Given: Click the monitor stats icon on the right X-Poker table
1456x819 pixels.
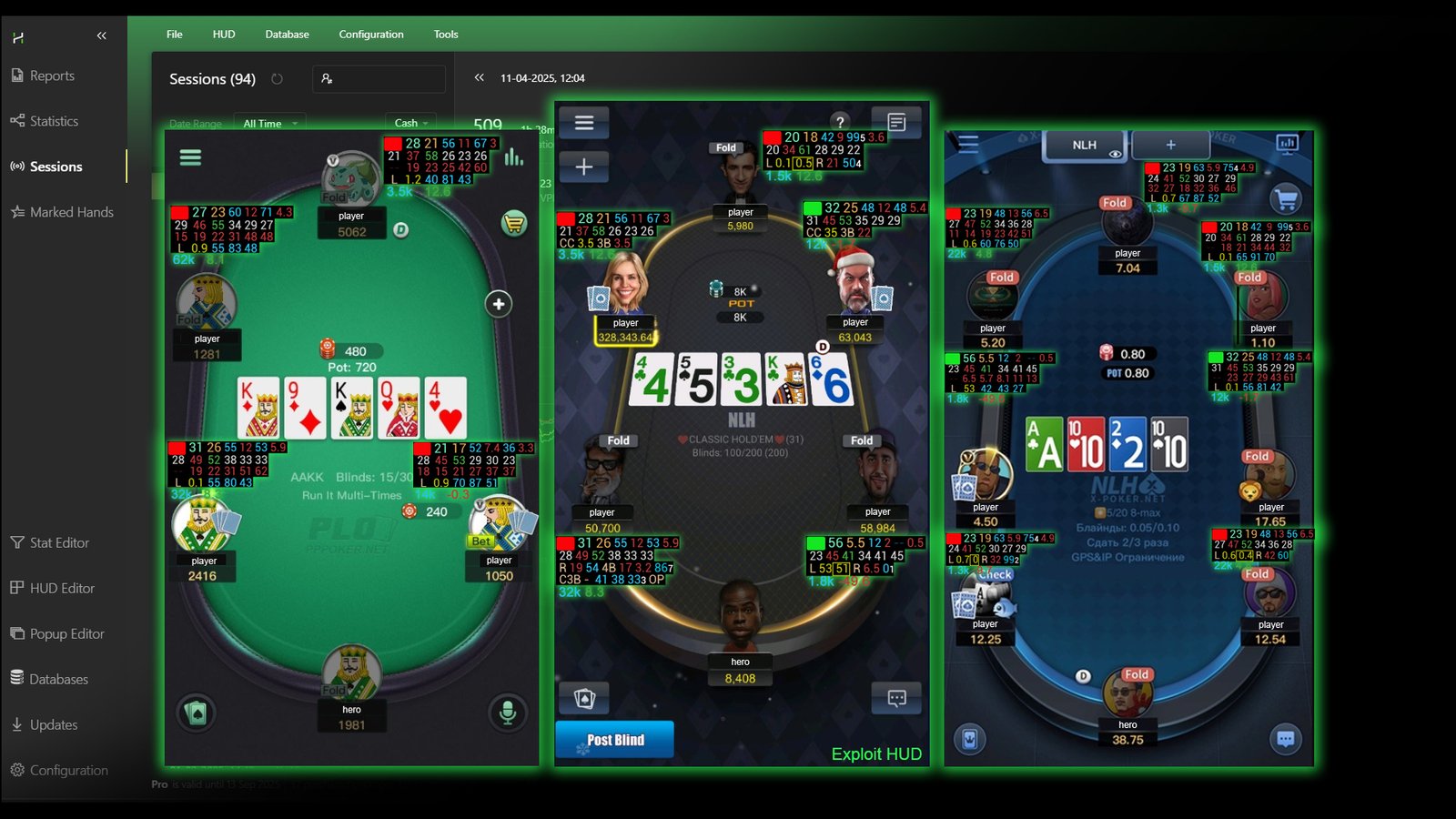Looking at the screenshot, I should [x=1286, y=145].
